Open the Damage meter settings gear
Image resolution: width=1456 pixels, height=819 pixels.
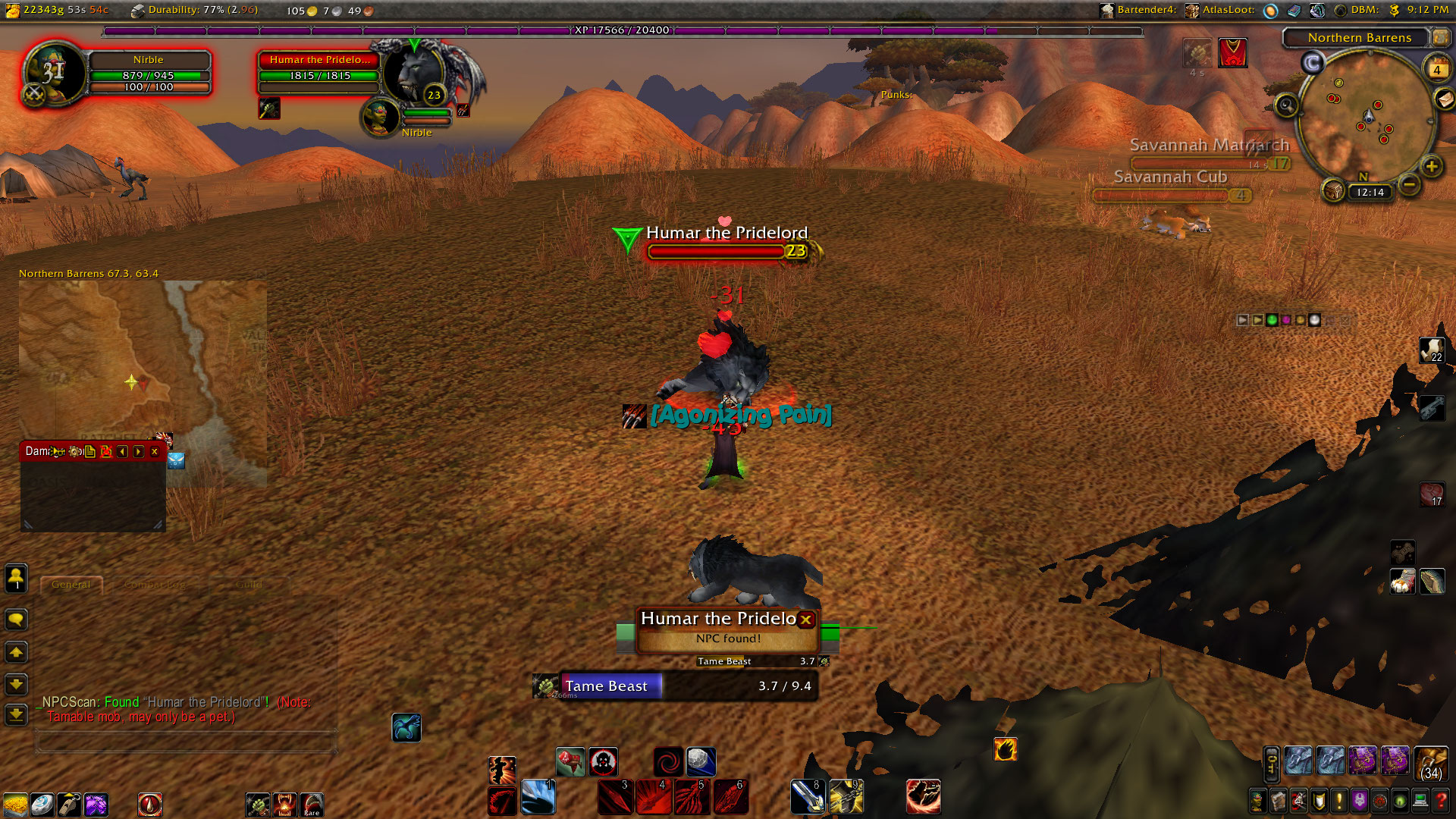click(74, 452)
